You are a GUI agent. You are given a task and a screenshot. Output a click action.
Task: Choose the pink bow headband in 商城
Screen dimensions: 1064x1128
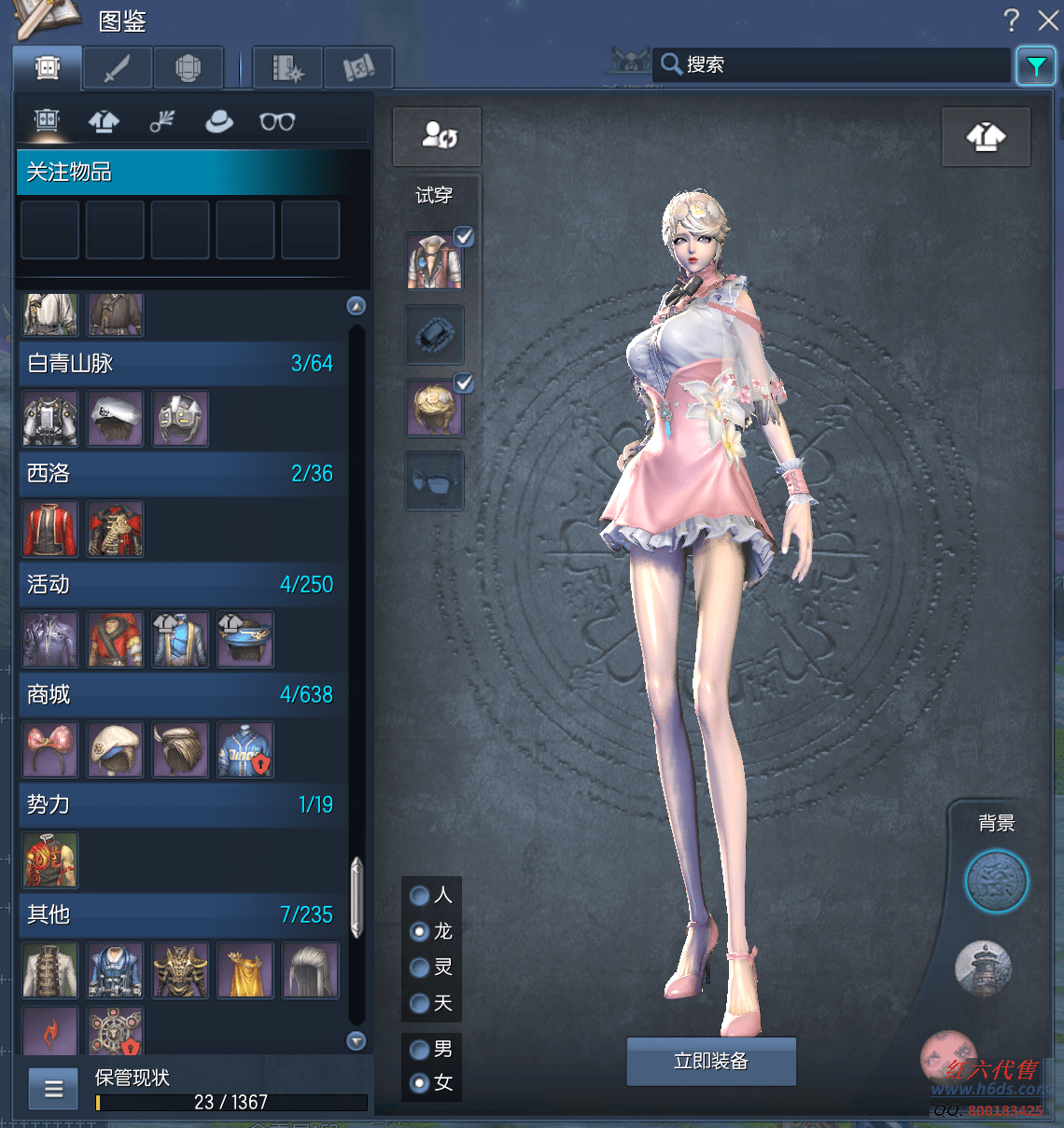pos(50,749)
